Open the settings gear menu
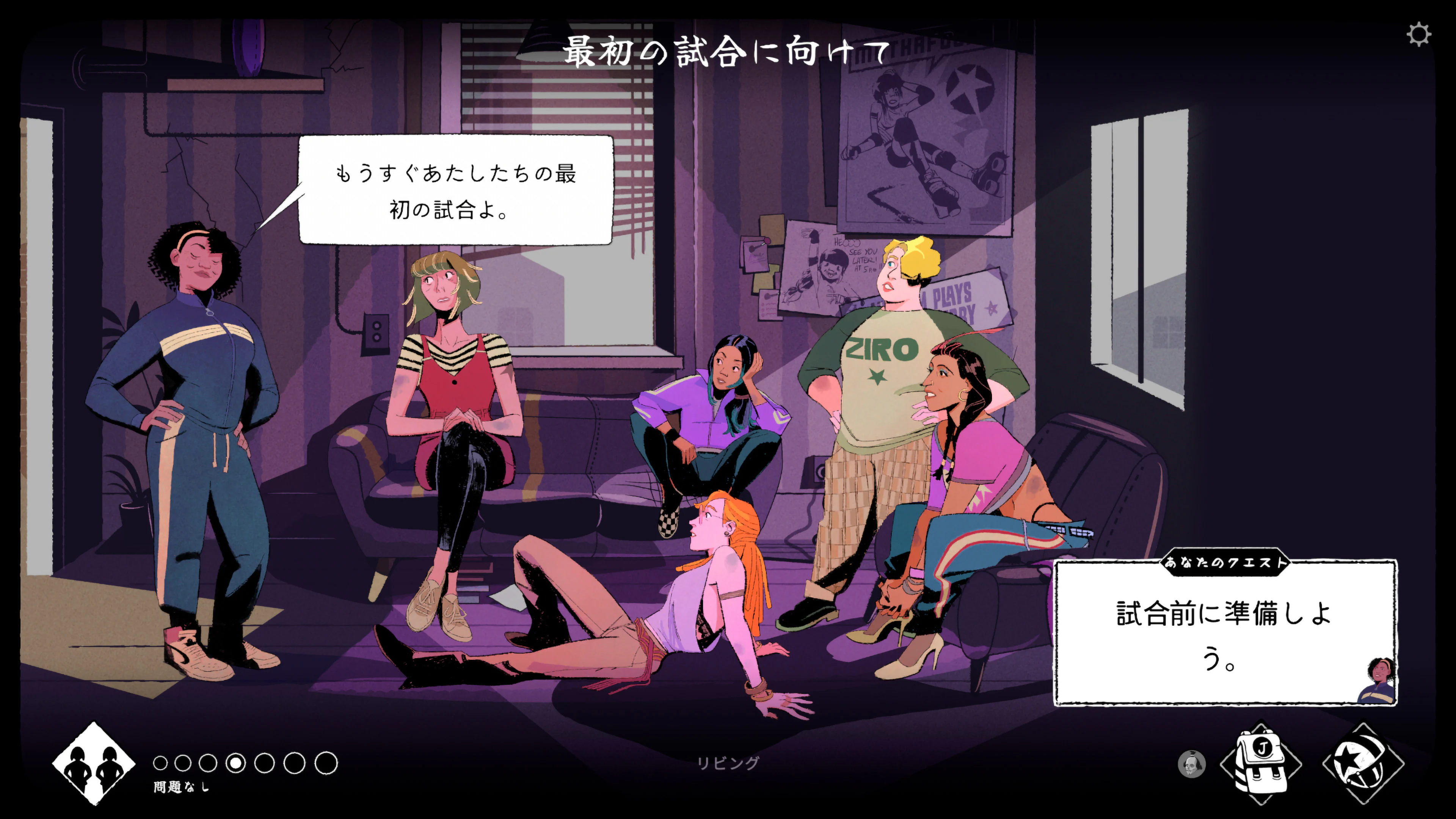Screen dimensions: 1456x819 coord(1419,36)
